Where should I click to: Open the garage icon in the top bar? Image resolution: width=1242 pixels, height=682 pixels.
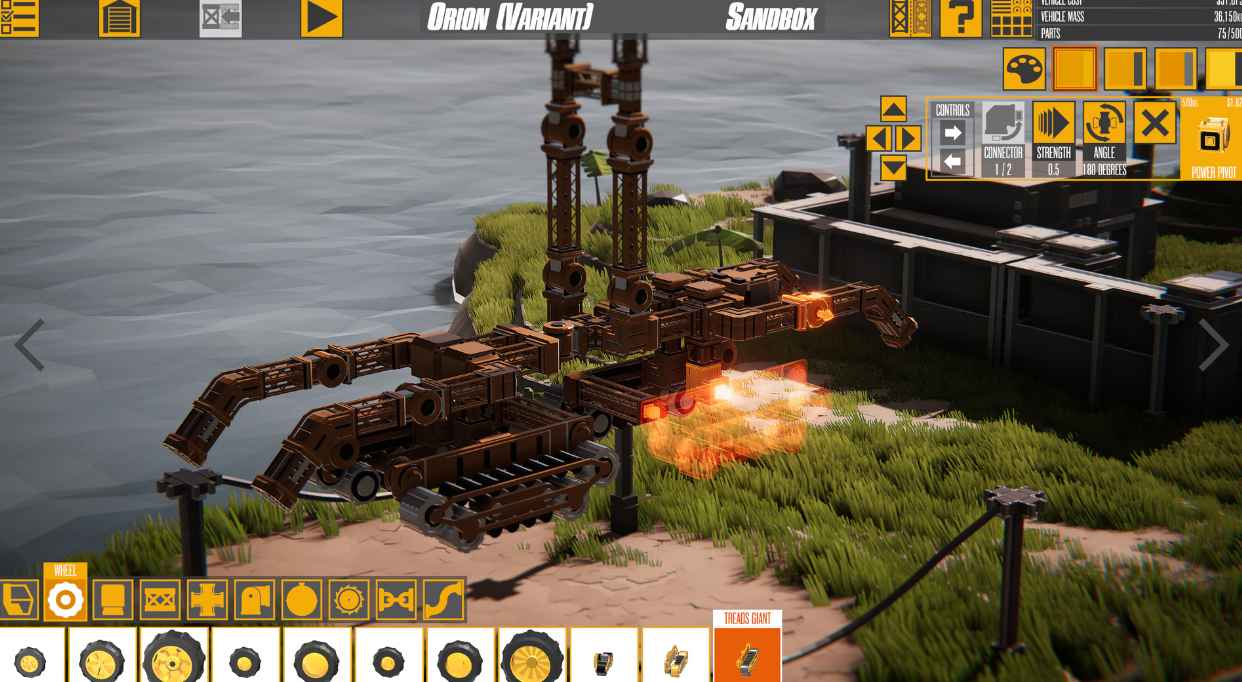(119, 17)
